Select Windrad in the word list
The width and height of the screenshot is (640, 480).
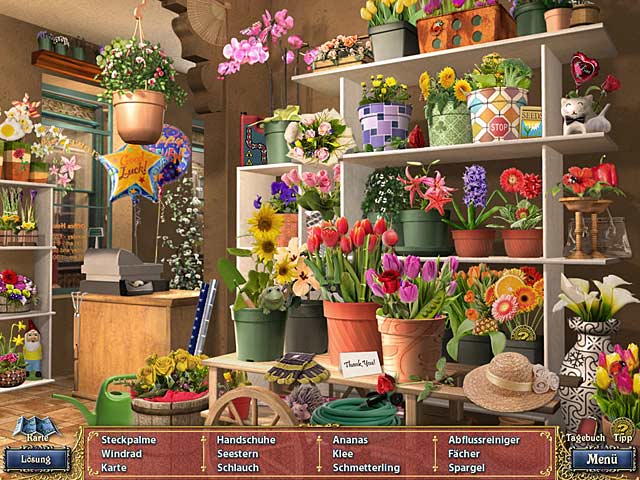[122, 453]
